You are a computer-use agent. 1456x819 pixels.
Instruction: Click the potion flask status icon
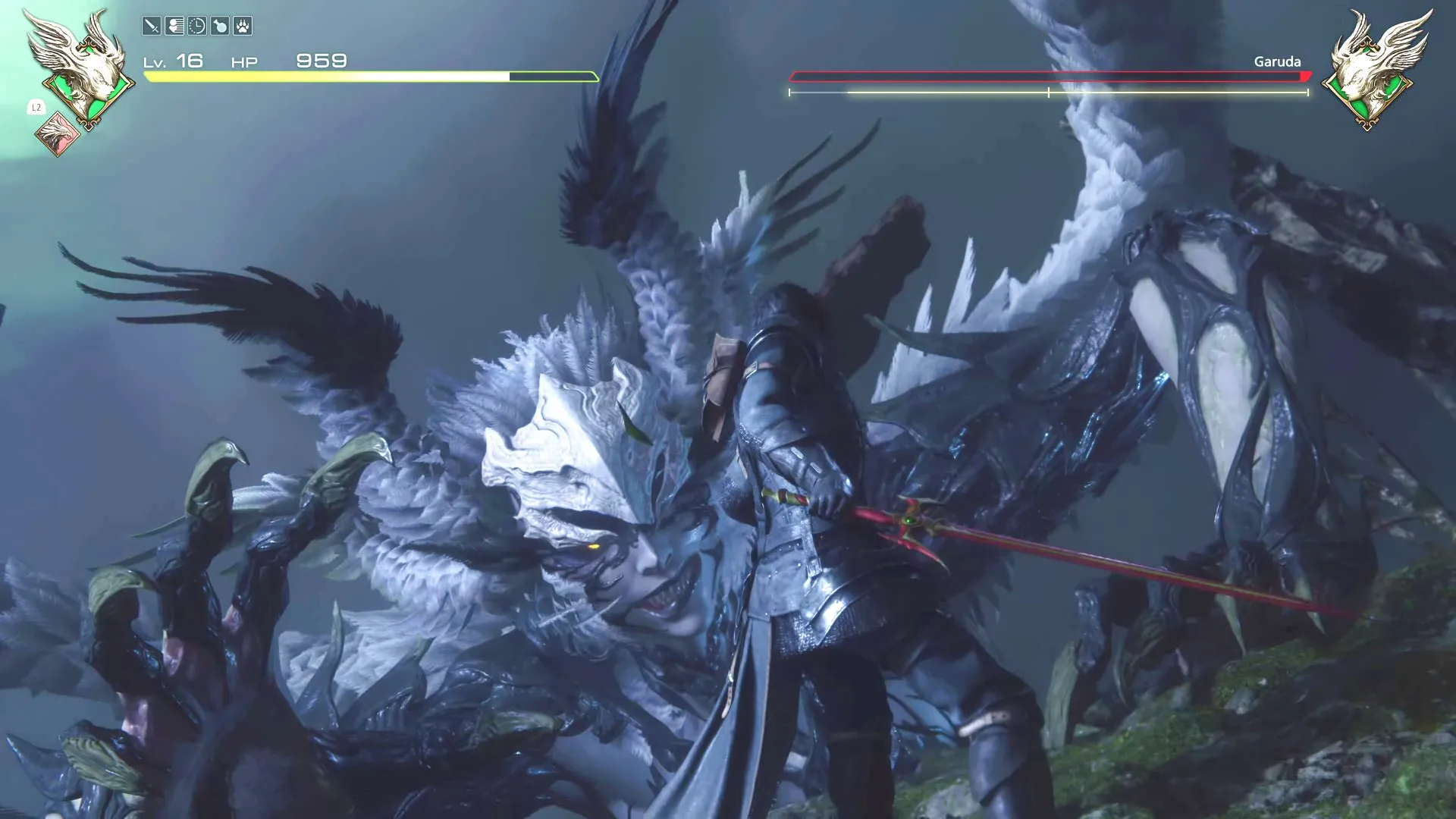(x=220, y=27)
